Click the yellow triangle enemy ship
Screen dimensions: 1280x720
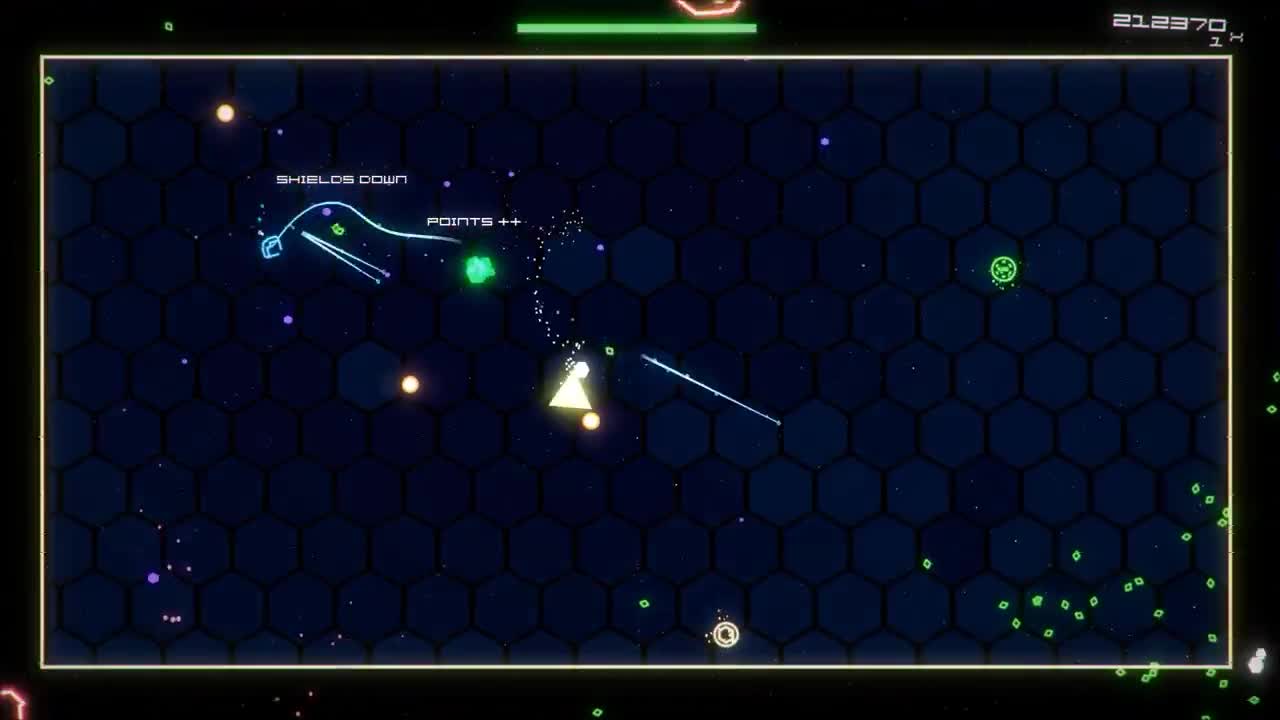[x=572, y=392]
